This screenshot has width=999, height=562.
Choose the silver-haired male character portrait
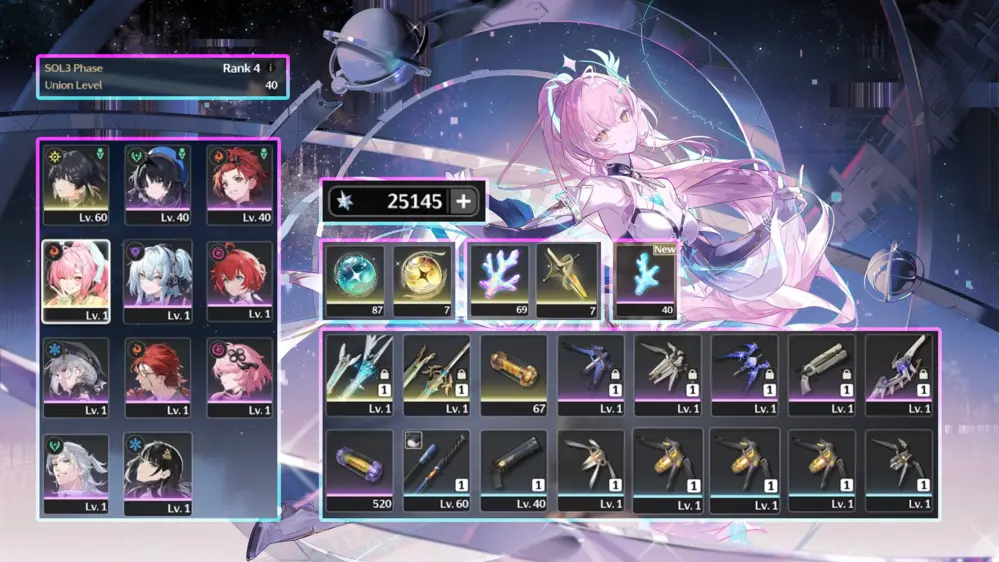(x=75, y=474)
